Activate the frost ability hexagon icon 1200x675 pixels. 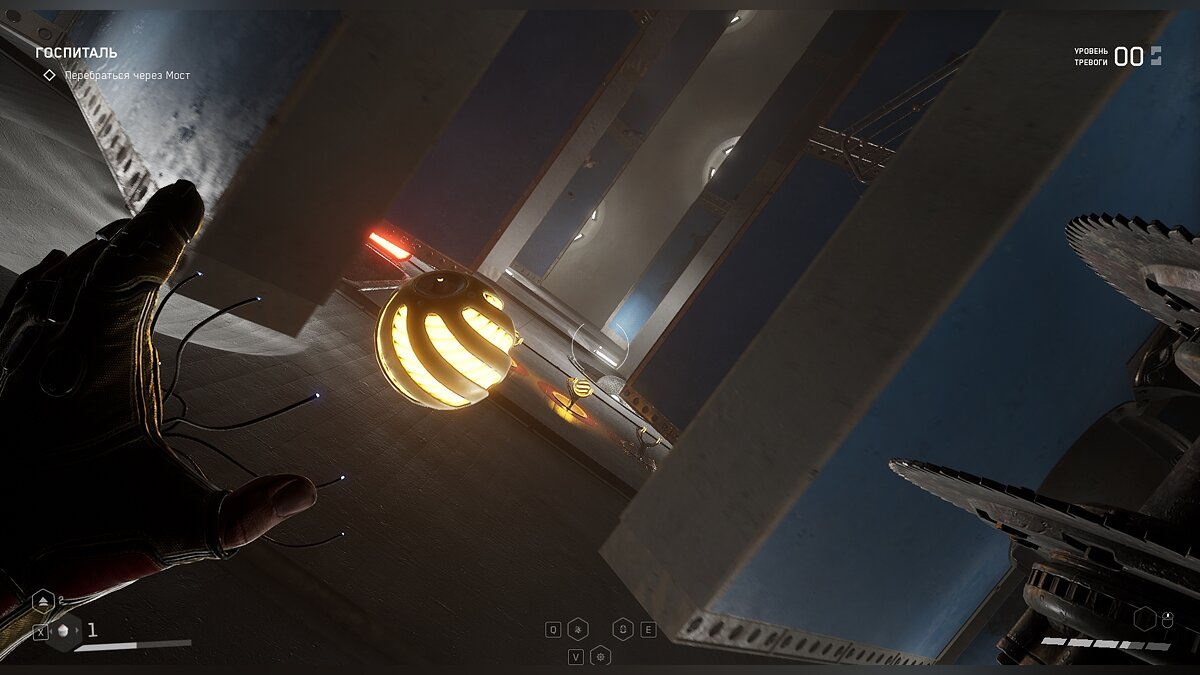click(578, 629)
